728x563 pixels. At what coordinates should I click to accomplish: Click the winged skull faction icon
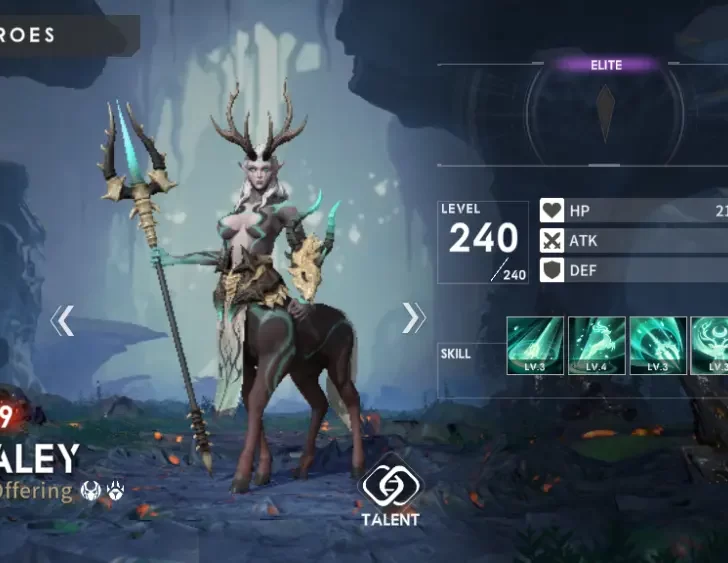point(92,491)
